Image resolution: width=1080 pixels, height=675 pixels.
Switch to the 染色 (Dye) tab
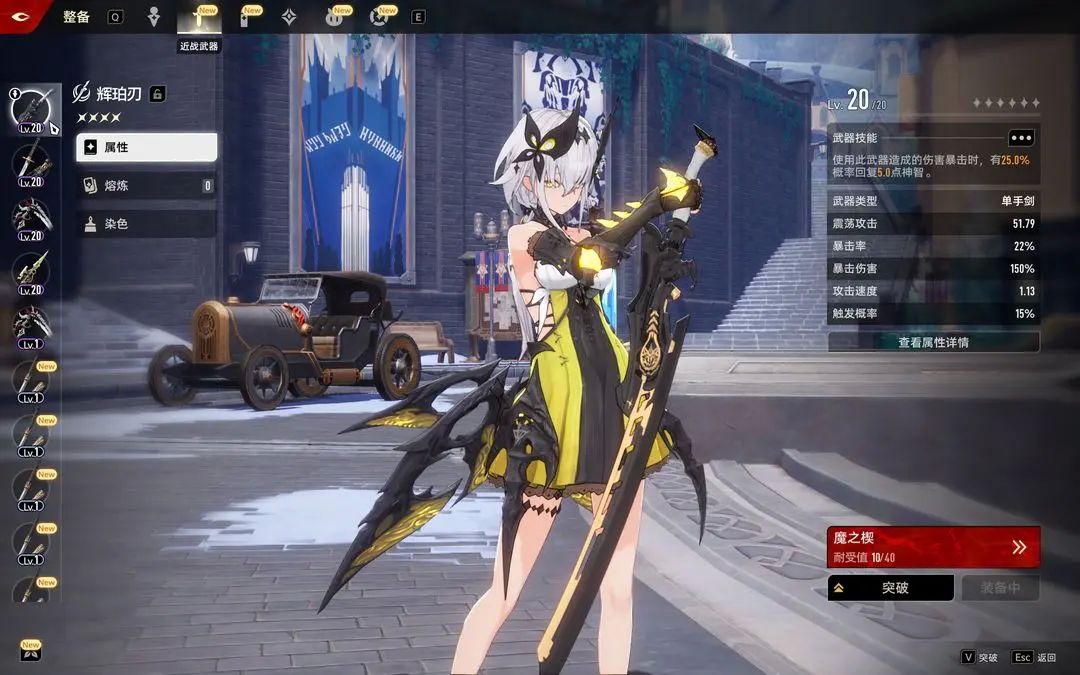[x=146, y=224]
